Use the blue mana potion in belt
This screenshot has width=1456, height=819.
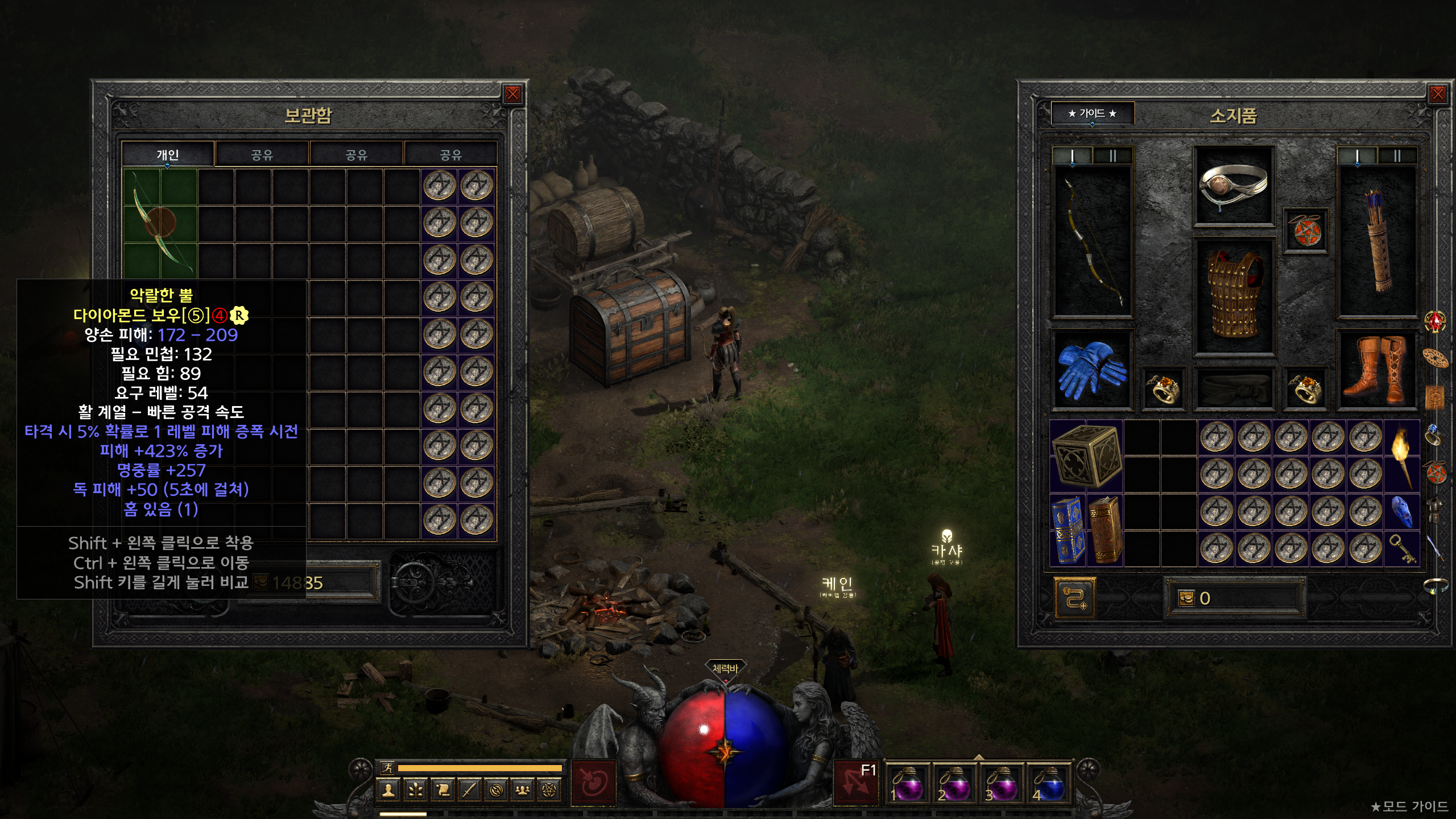1048,785
